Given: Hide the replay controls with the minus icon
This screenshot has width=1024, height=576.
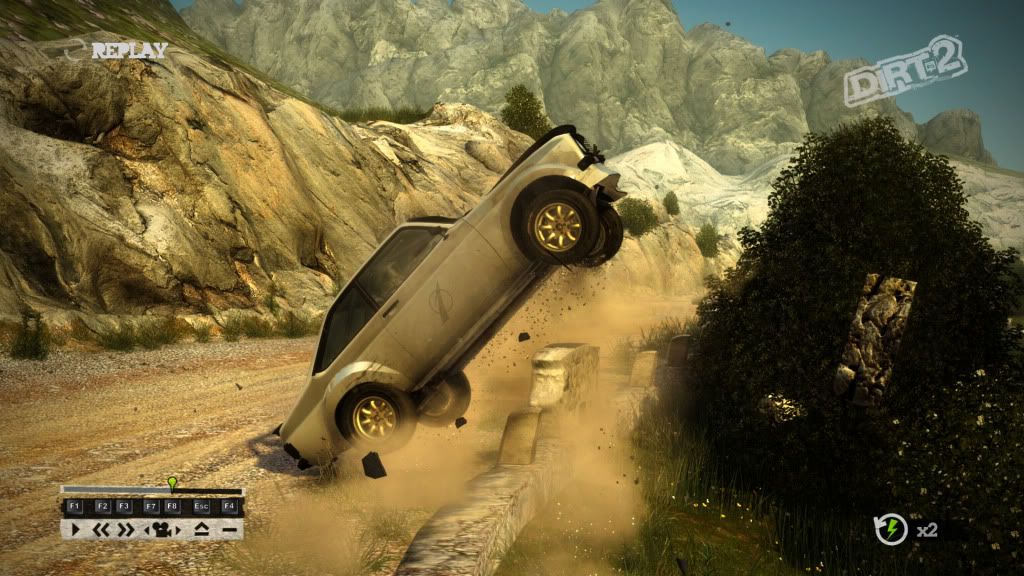Looking at the screenshot, I should click(229, 529).
